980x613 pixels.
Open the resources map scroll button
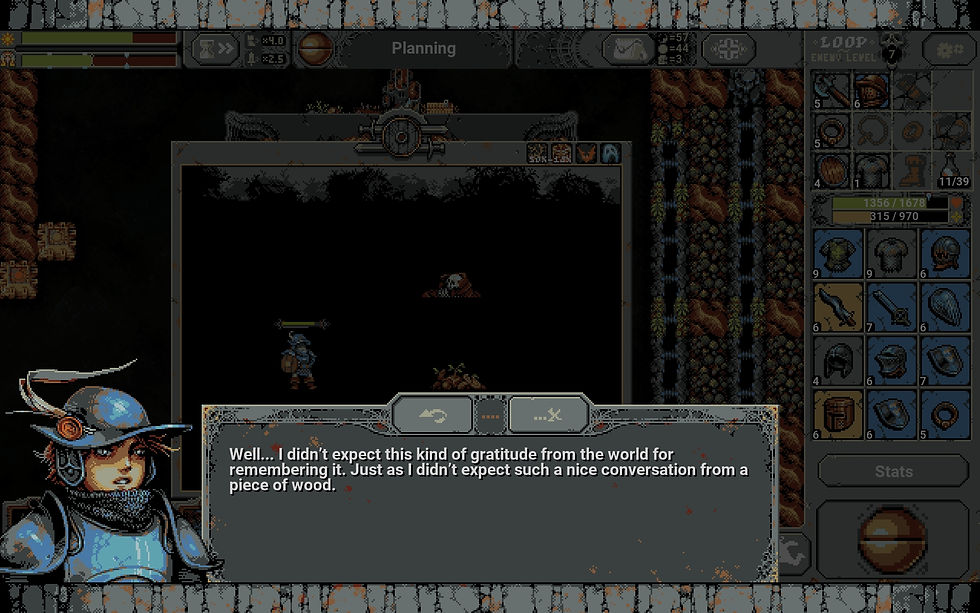point(629,48)
